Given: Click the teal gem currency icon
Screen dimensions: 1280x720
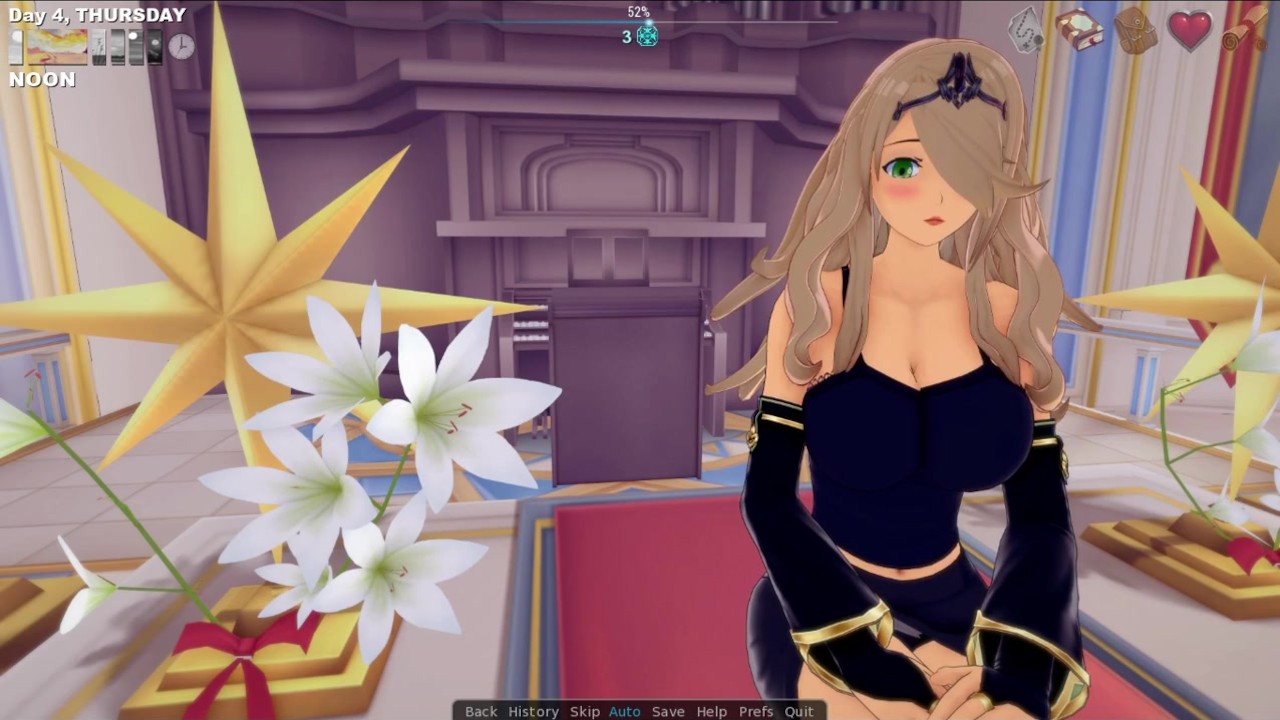Looking at the screenshot, I should point(647,36).
